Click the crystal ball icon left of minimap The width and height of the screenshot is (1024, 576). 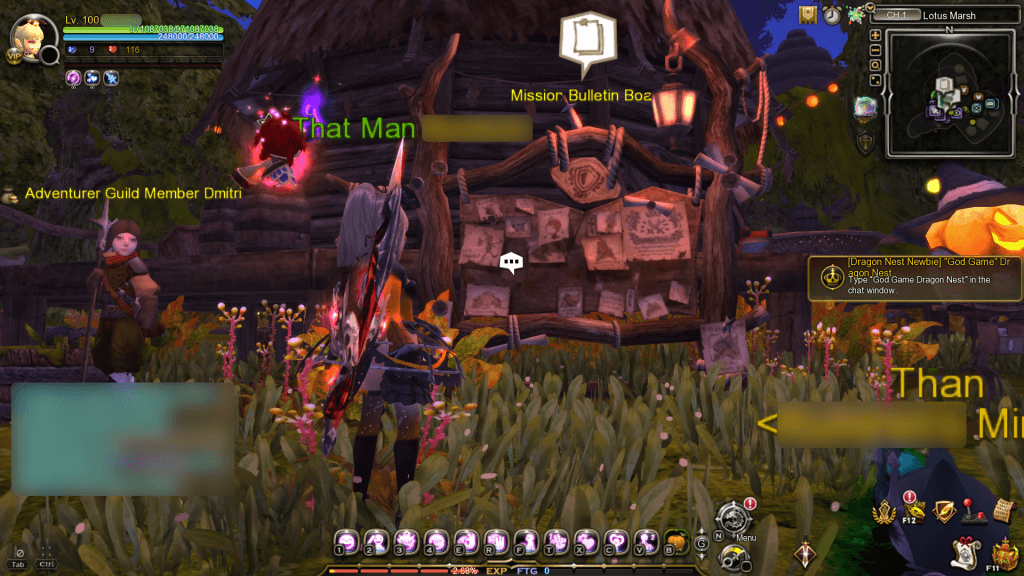pos(865,108)
